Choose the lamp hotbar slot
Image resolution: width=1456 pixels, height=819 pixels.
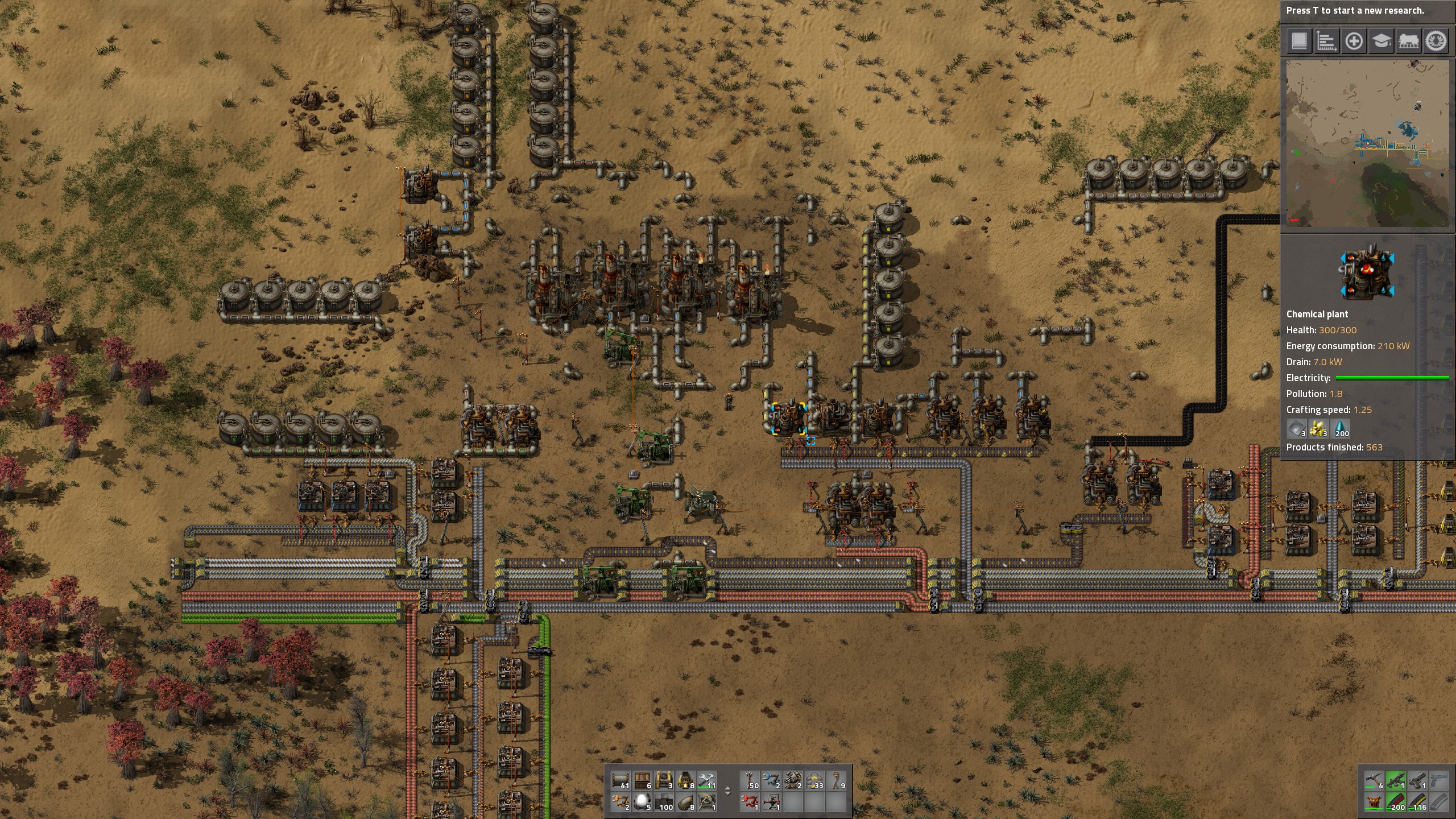pyautogui.click(x=642, y=802)
